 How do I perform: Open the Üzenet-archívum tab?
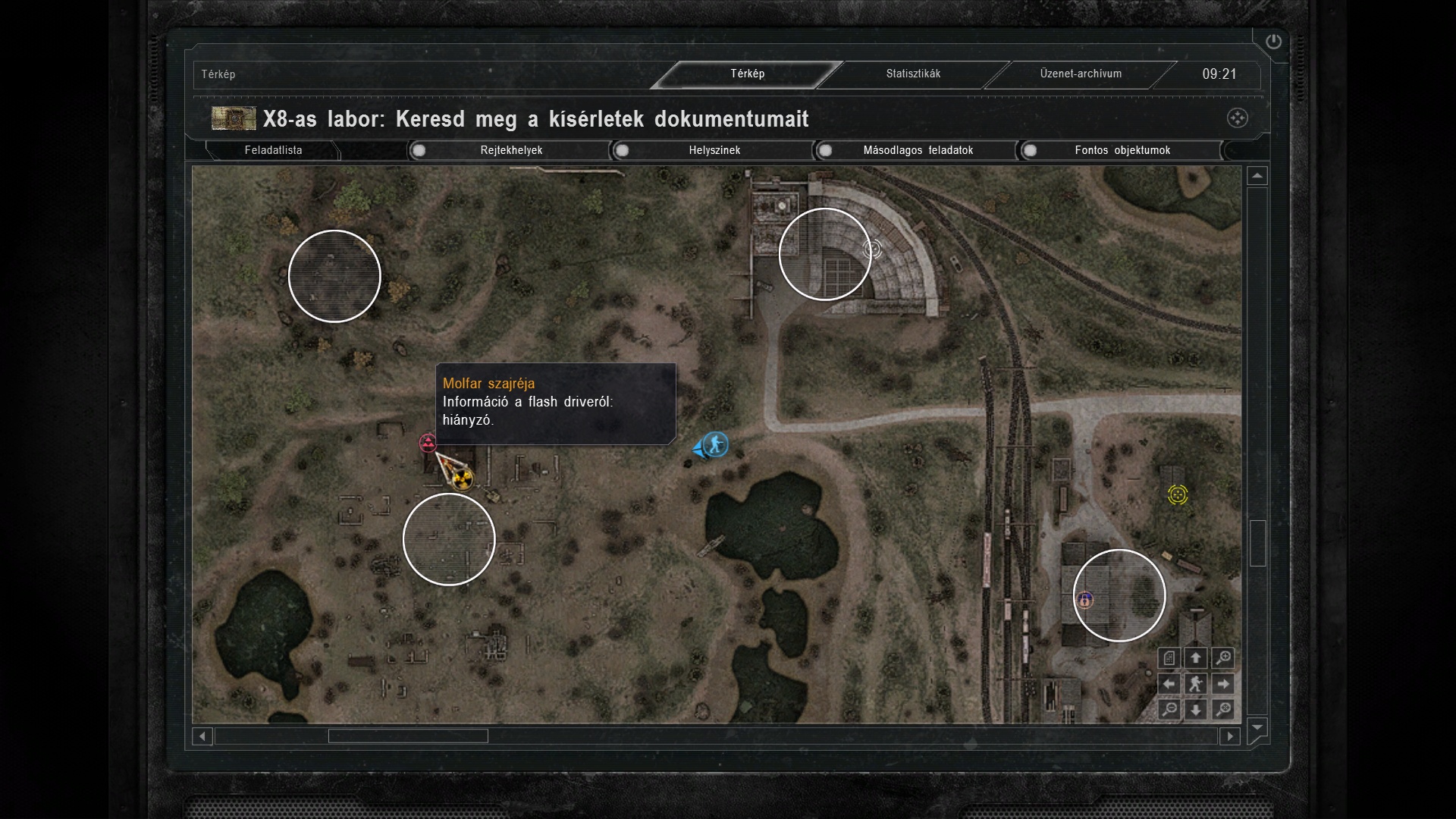[1081, 74]
